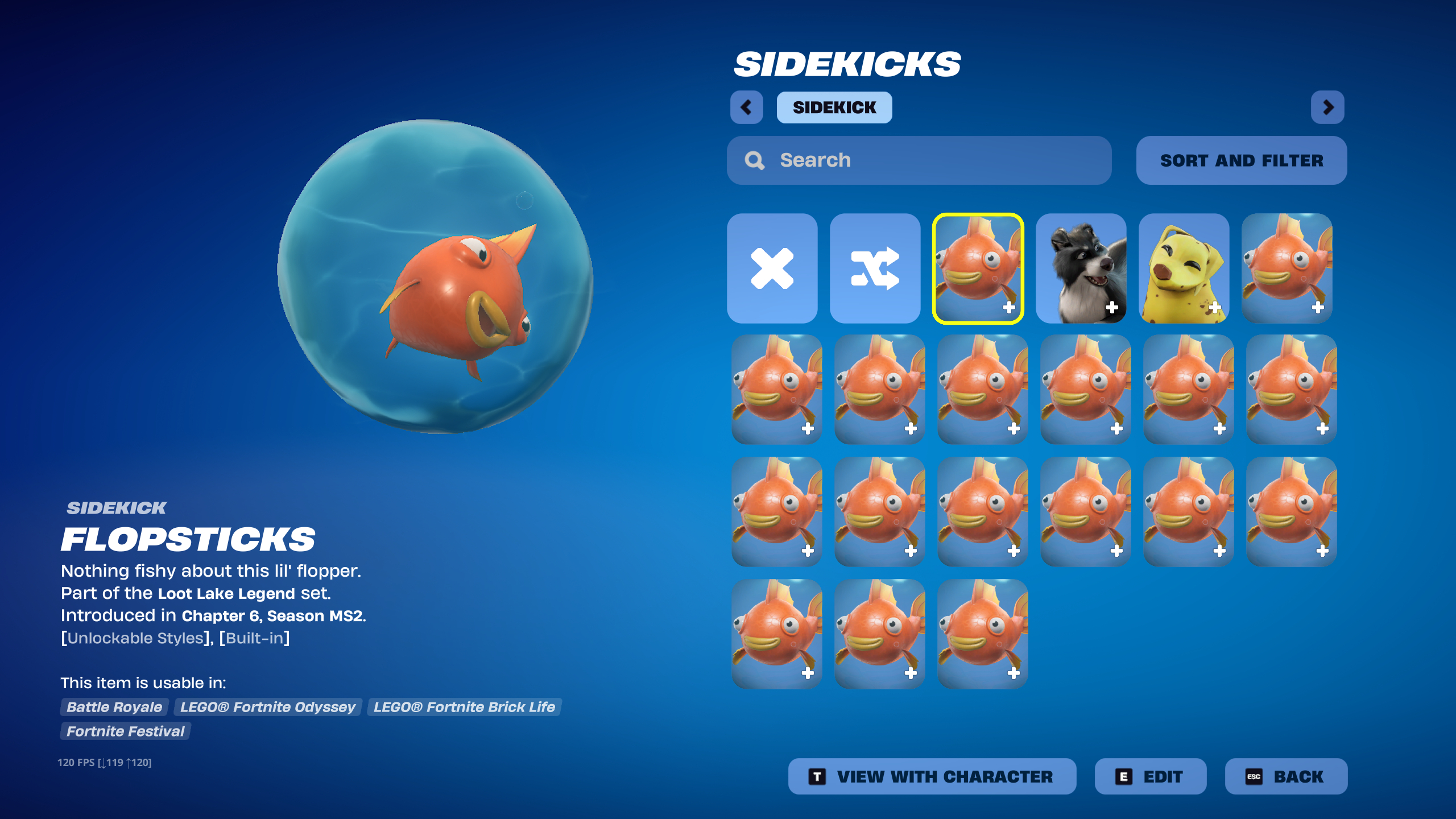
Task: Click the Edit button
Action: pos(1150,776)
